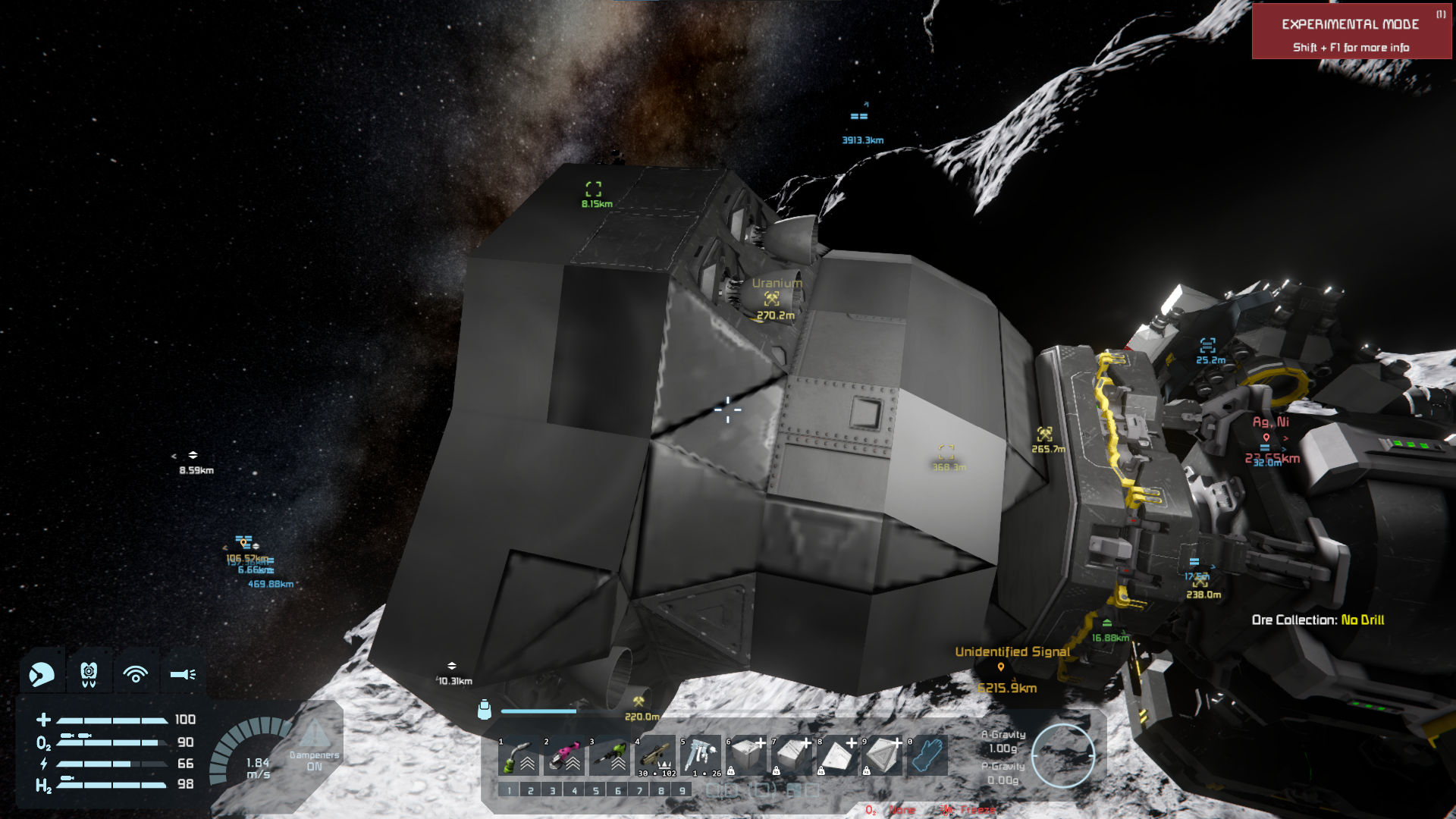Screen dimensions: 1456x819
Task: Choose the armor block in hotbar slot 7
Action: point(792,755)
